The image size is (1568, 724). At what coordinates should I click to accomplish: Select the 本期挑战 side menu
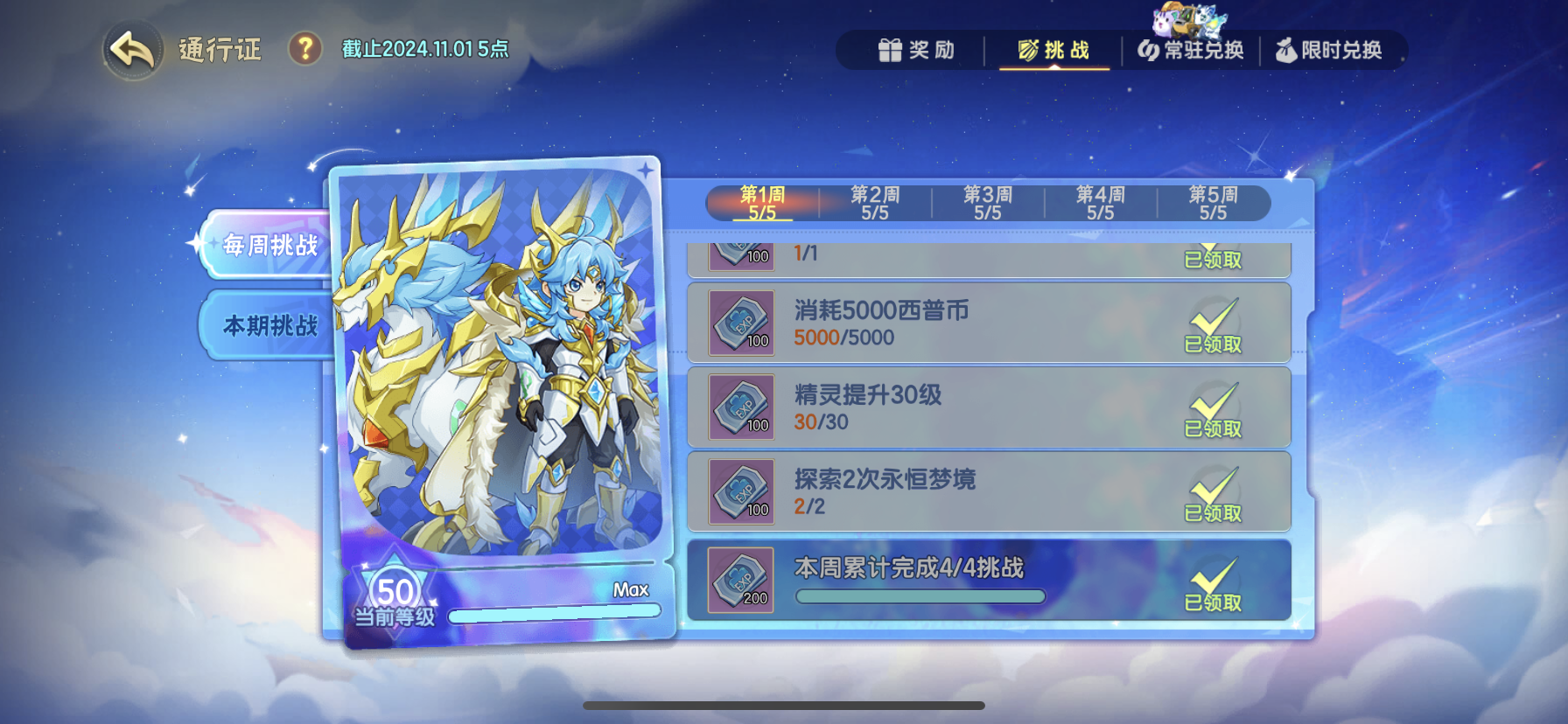(266, 324)
